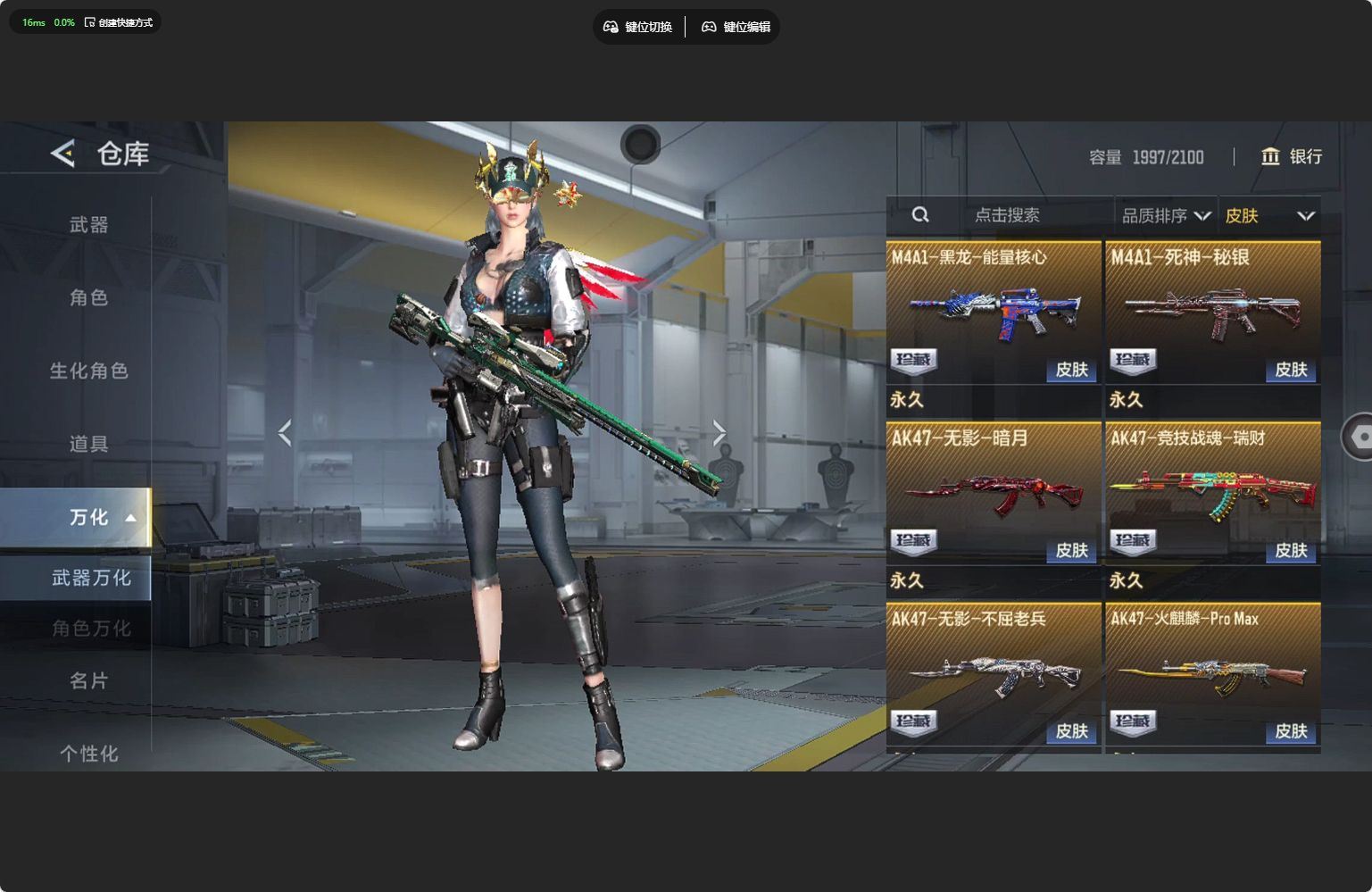Open the 名片 category

88,681
